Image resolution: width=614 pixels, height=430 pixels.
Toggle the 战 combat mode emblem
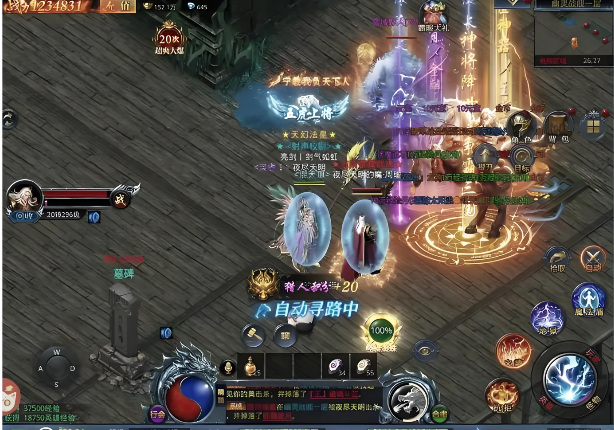click(x=121, y=197)
